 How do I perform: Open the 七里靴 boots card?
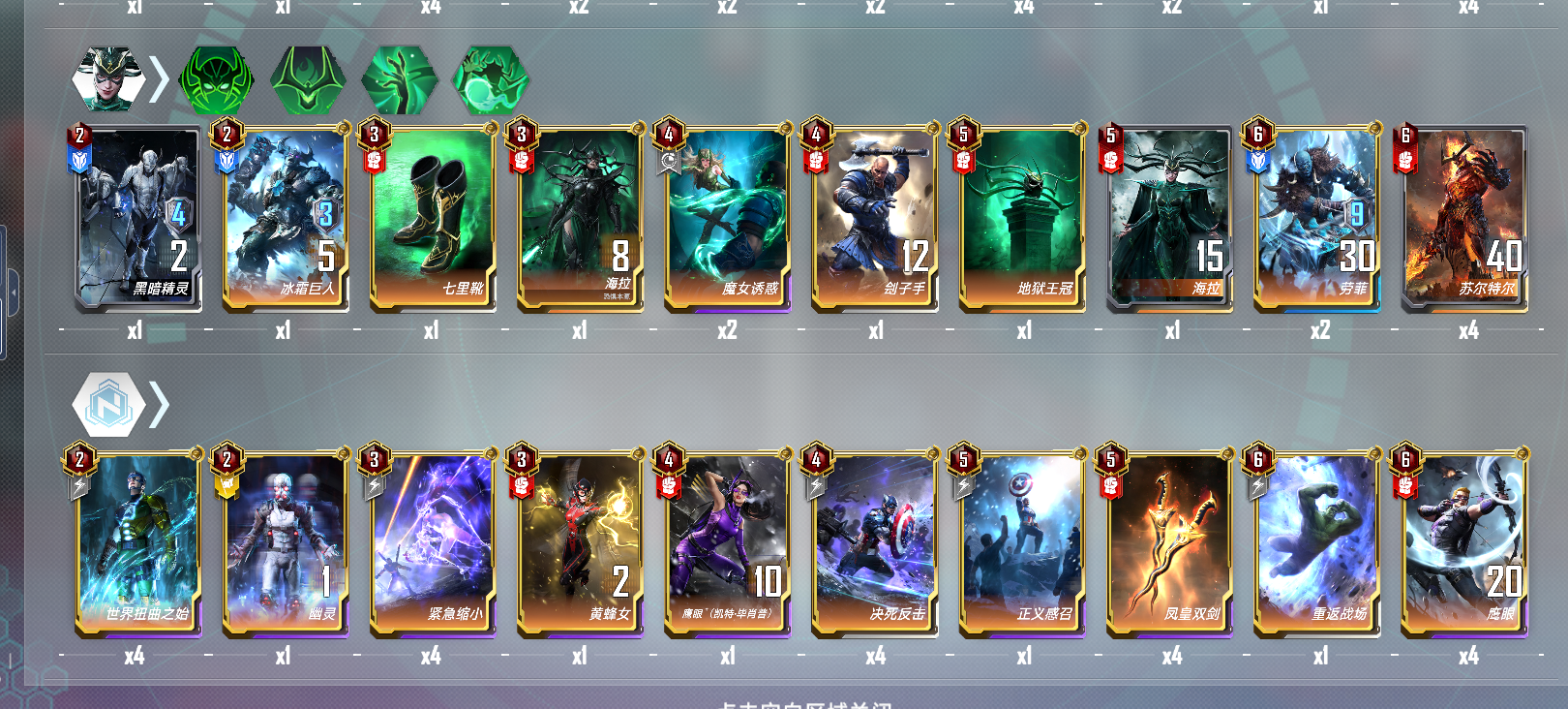[x=436, y=218]
